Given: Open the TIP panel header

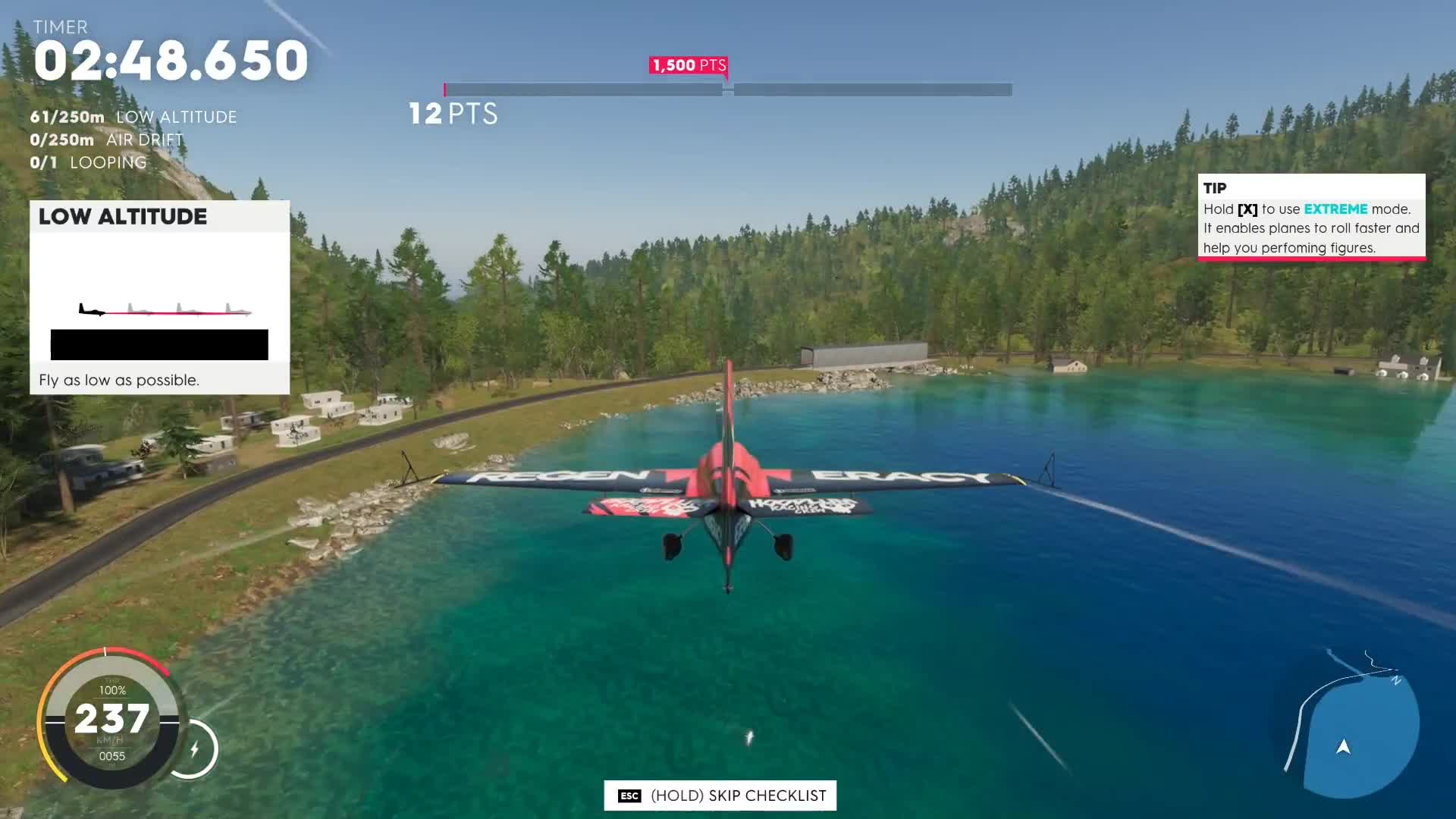Looking at the screenshot, I should 1216,188.
